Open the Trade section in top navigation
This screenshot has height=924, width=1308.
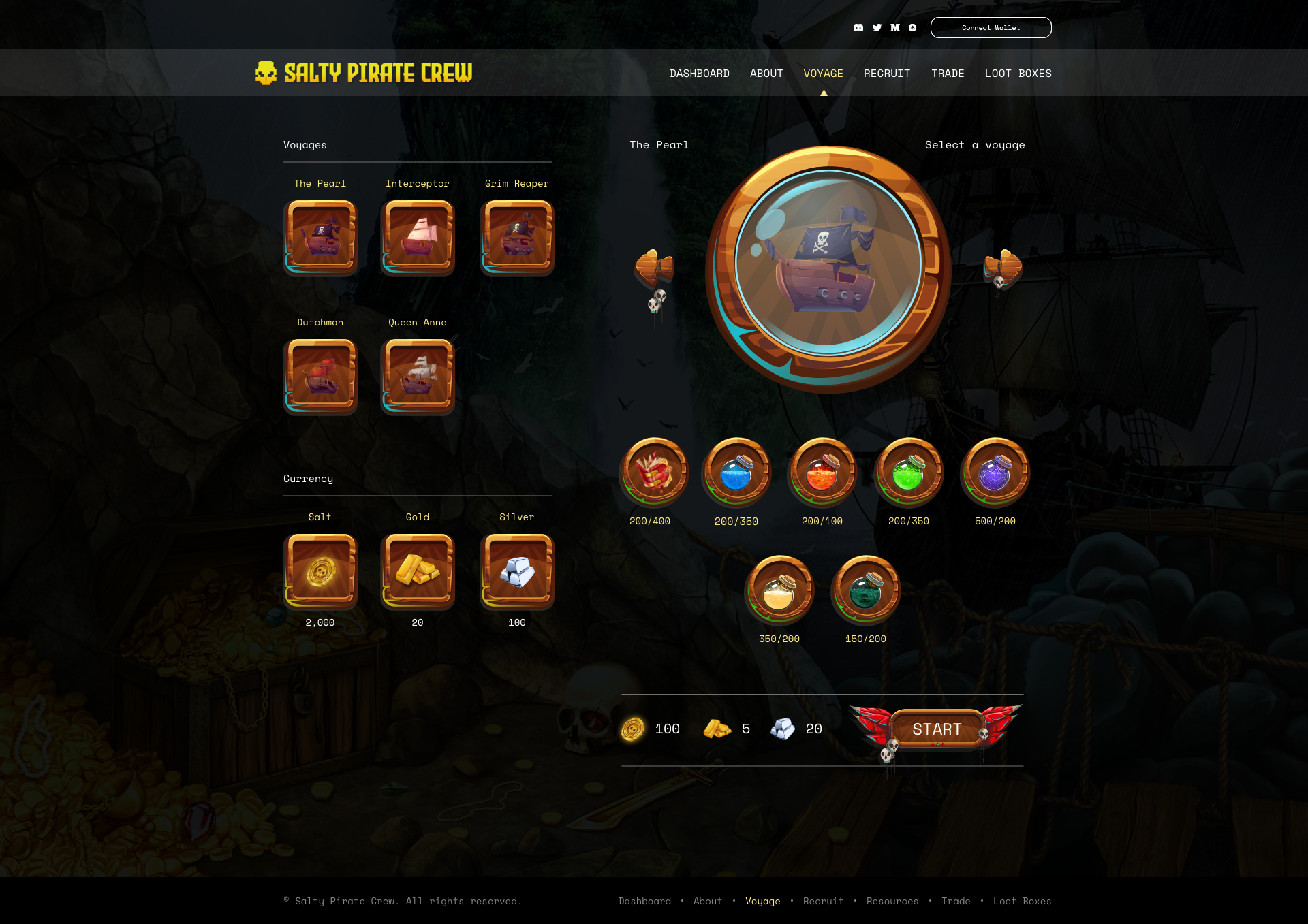click(x=948, y=74)
